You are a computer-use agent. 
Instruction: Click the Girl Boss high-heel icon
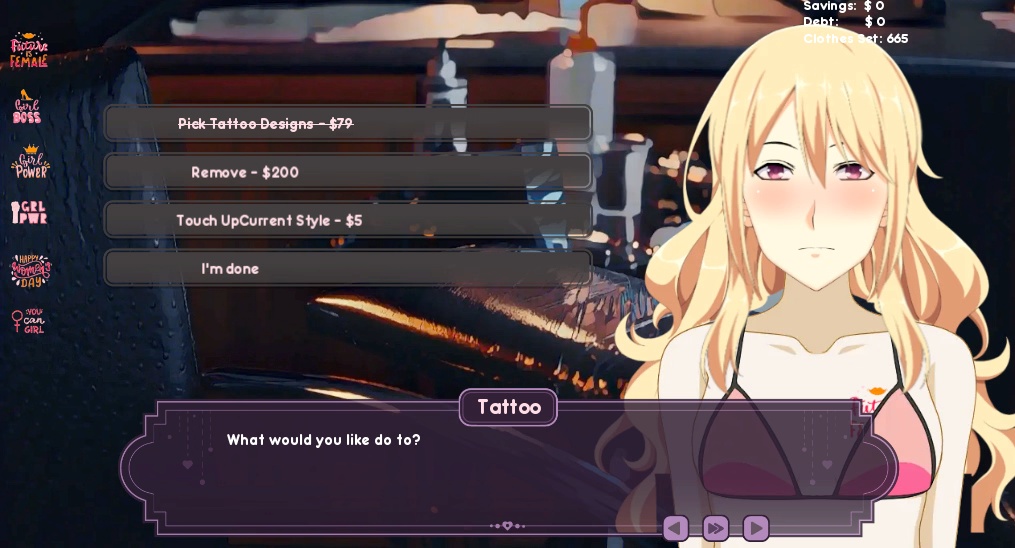pos(27,107)
